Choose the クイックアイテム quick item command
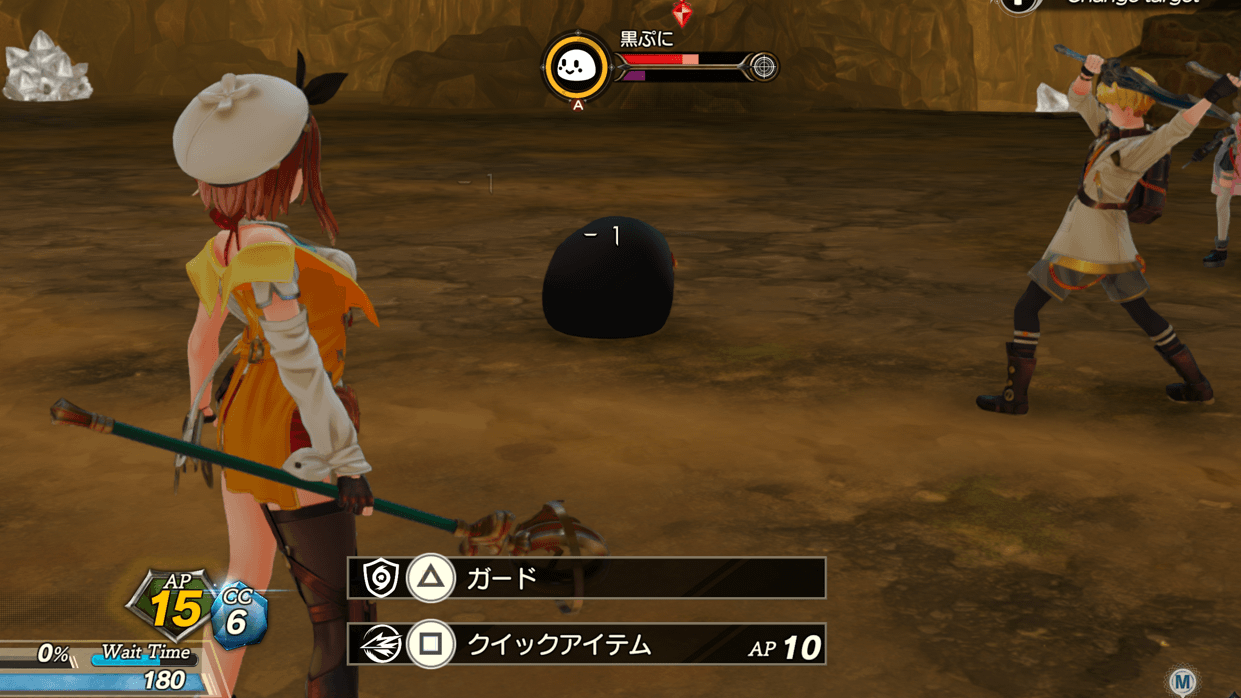Image resolution: width=1241 pixels, height=698 pixels. pos(586,645)
